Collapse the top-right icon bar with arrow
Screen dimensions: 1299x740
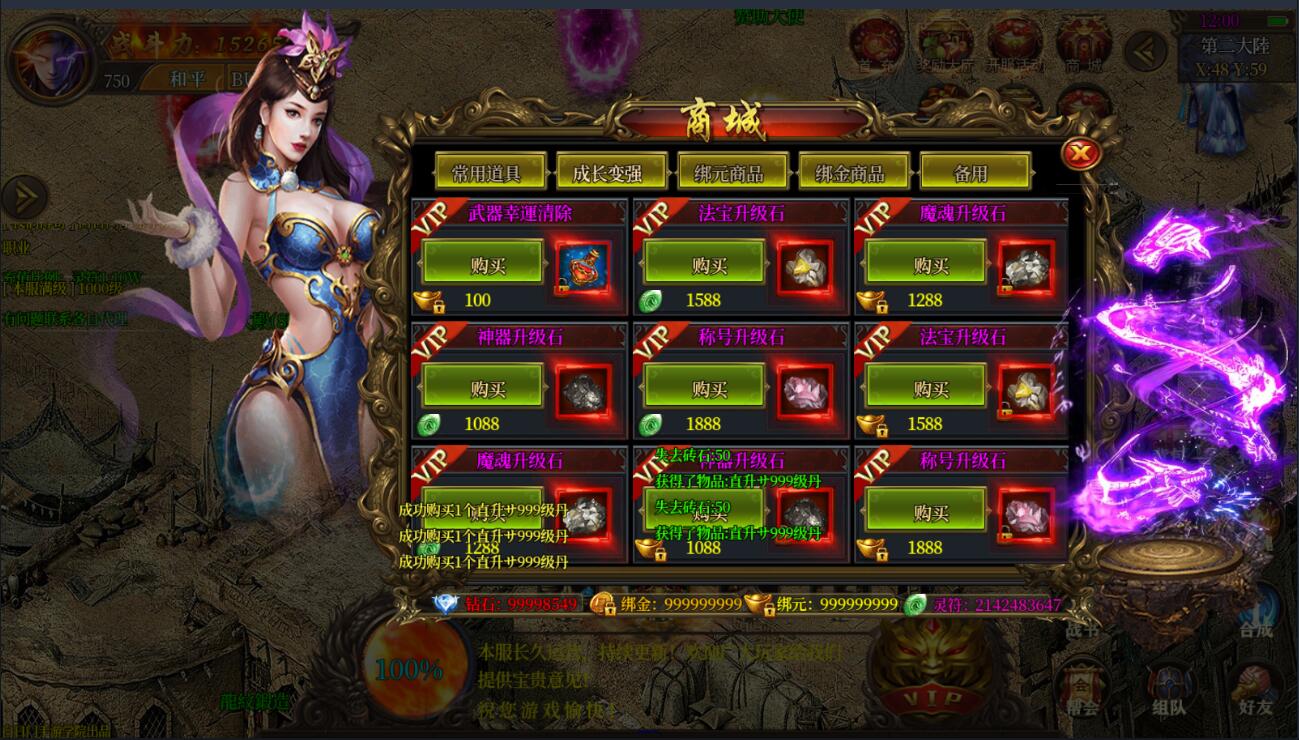[x=1146, y=48]
